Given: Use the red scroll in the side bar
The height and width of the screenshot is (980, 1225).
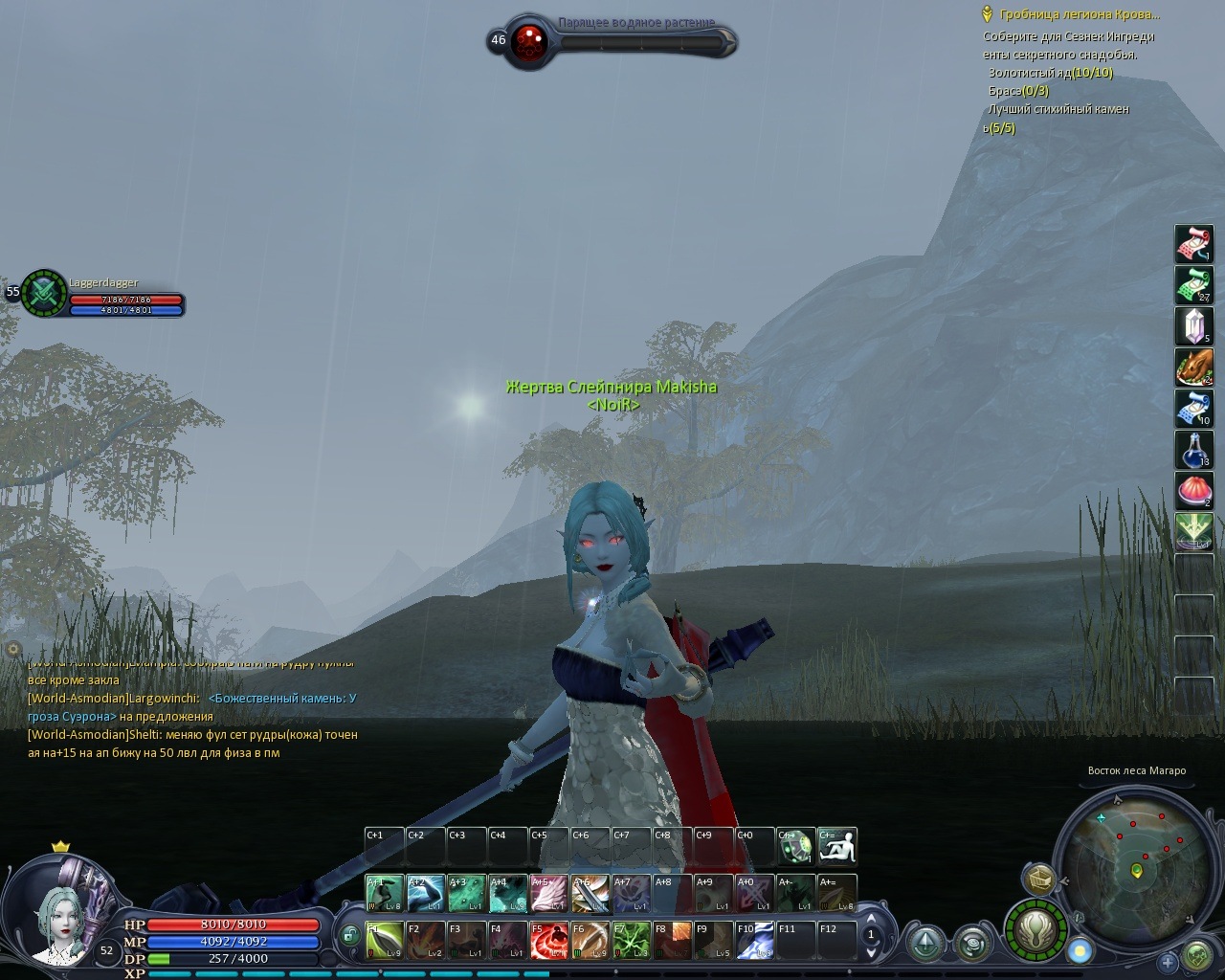Looking at the screenshot, I should 1193,244.
